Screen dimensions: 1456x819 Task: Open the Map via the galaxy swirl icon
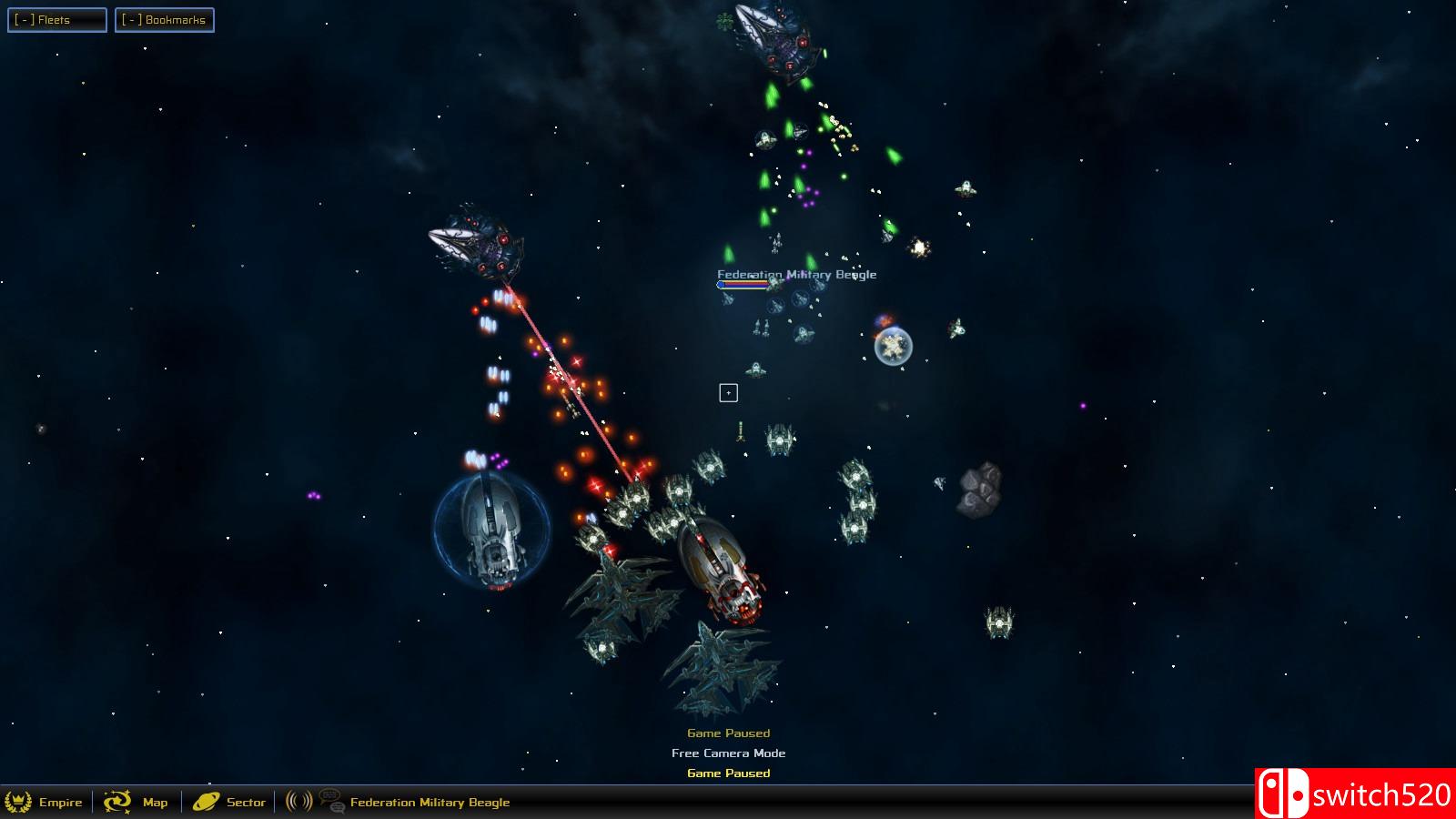coord(117,803)
